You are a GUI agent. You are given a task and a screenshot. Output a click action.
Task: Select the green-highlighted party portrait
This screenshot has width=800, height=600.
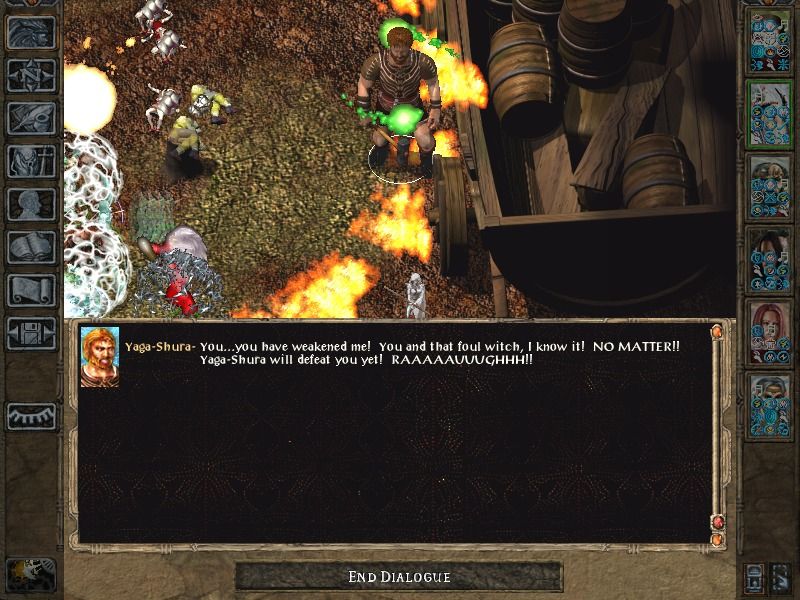770,114
